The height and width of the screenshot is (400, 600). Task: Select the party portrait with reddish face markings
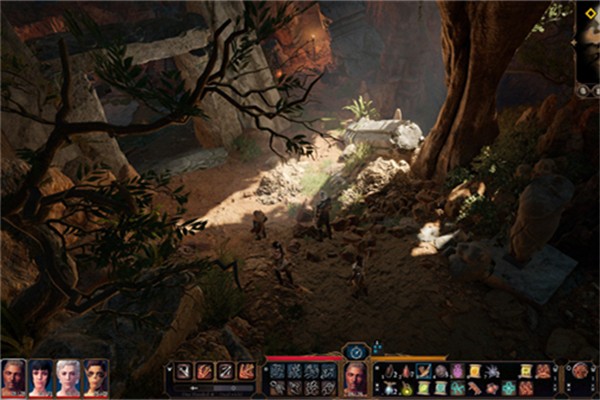96,377
